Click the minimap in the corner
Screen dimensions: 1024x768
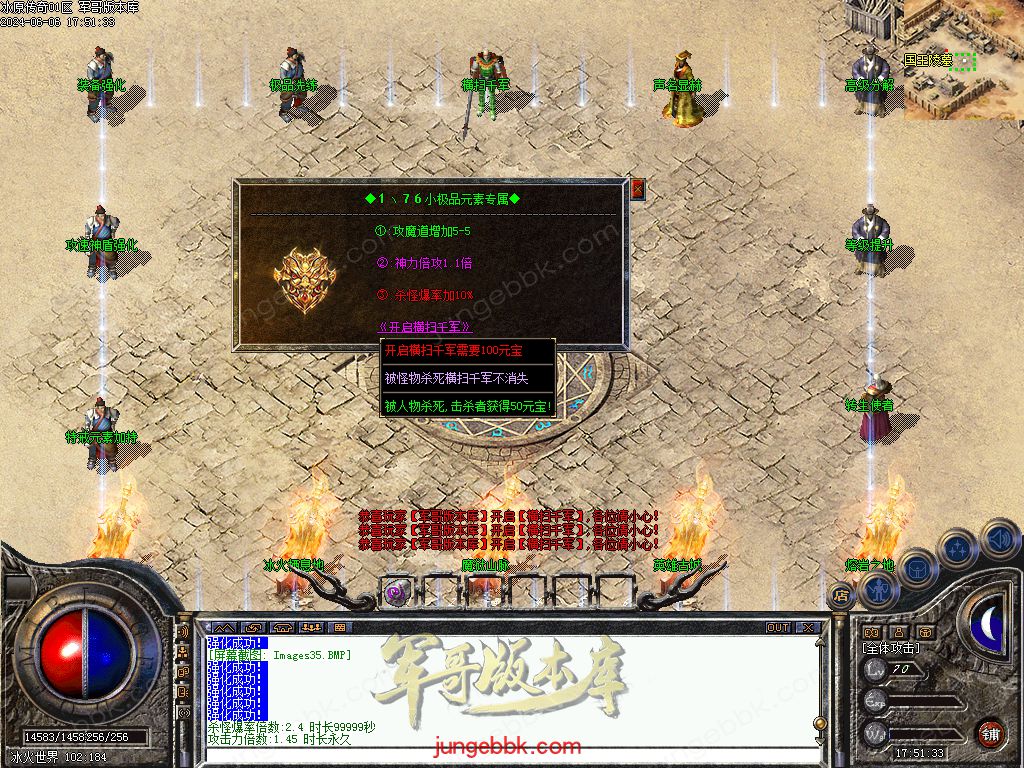pos(963,58)
